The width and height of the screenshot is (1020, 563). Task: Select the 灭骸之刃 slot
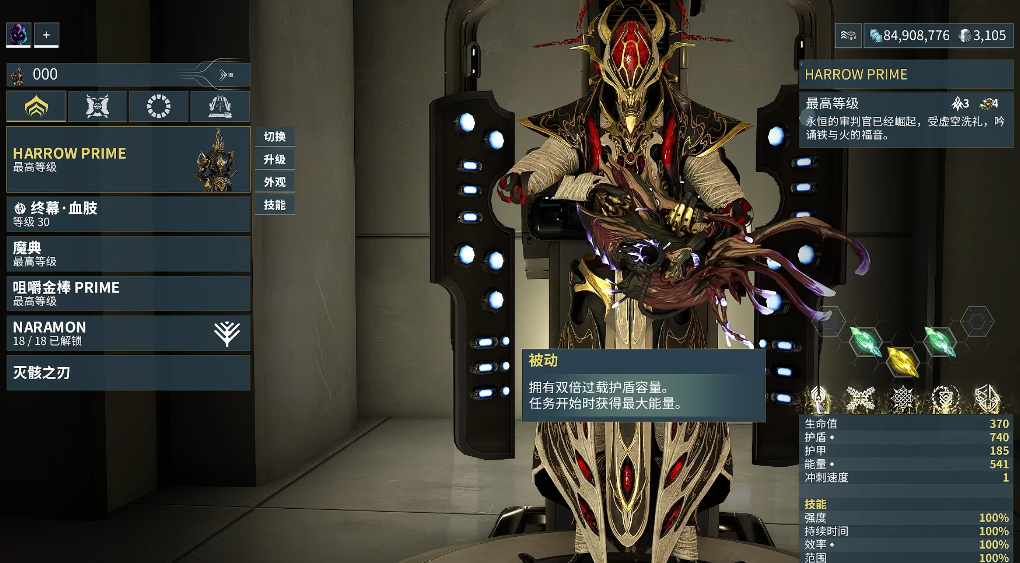click(x=128, y=373)
